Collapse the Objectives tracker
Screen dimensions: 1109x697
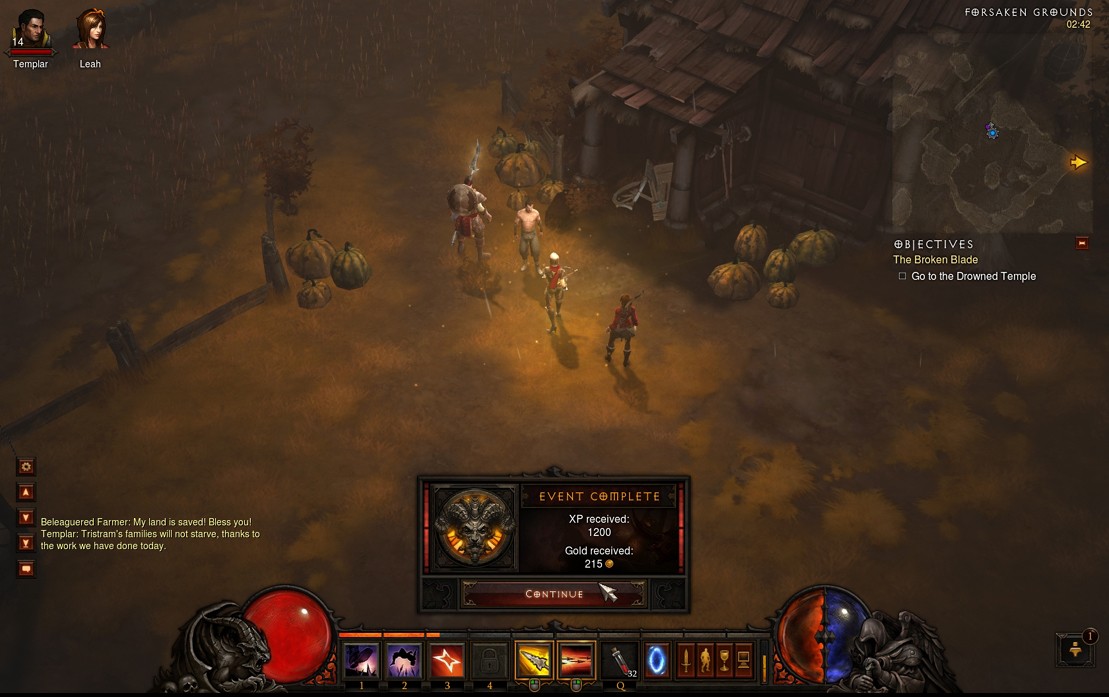click(1082, 243)
